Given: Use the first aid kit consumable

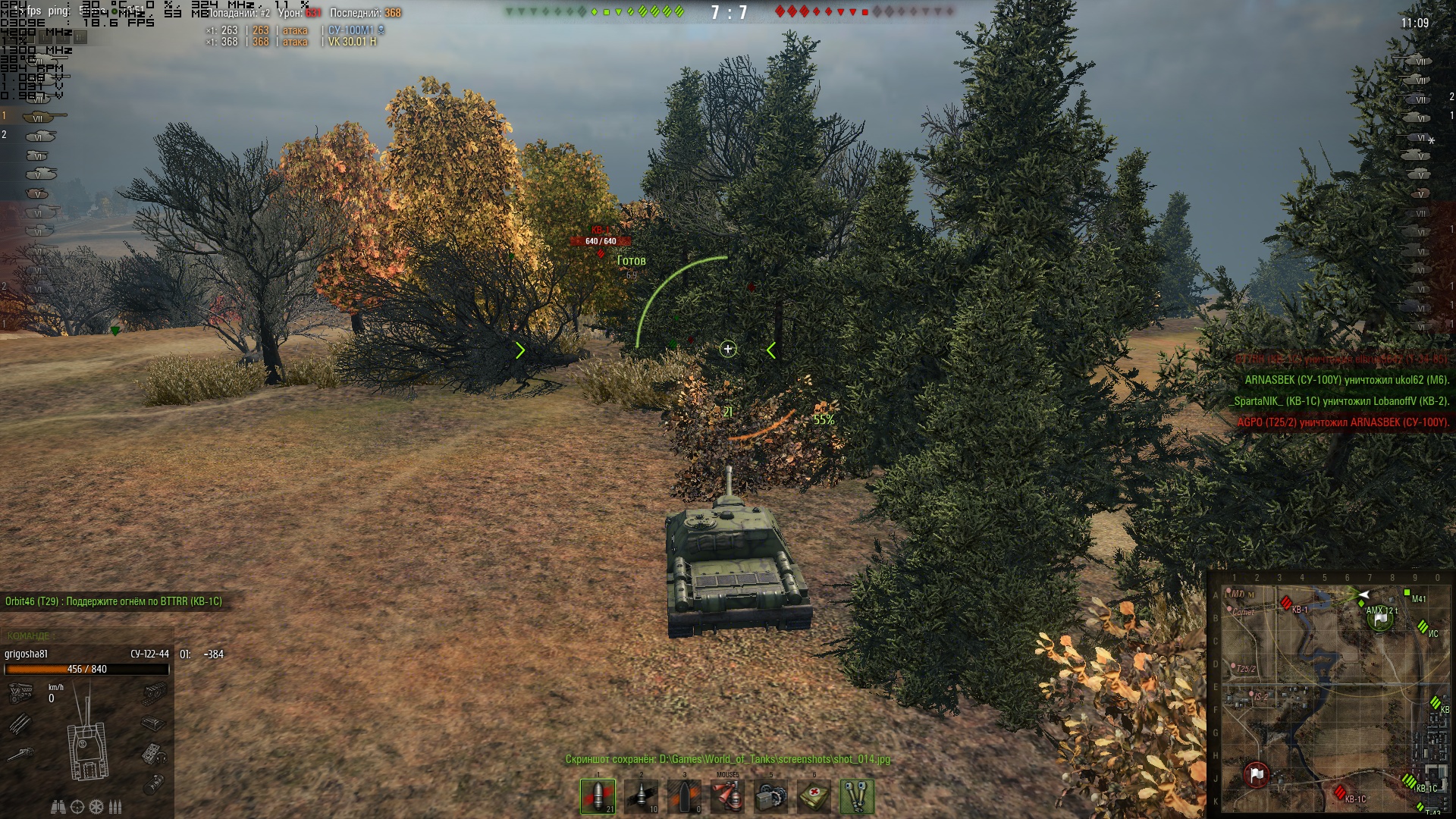Looking at the screenshot, I should [x=814, y=796].
